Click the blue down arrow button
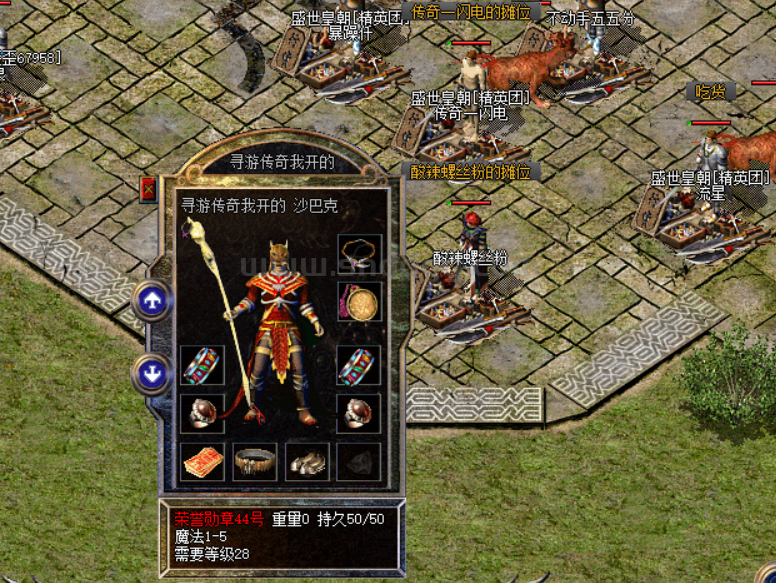This screenshot has width=776, height=583. click(x=152, y=374)
